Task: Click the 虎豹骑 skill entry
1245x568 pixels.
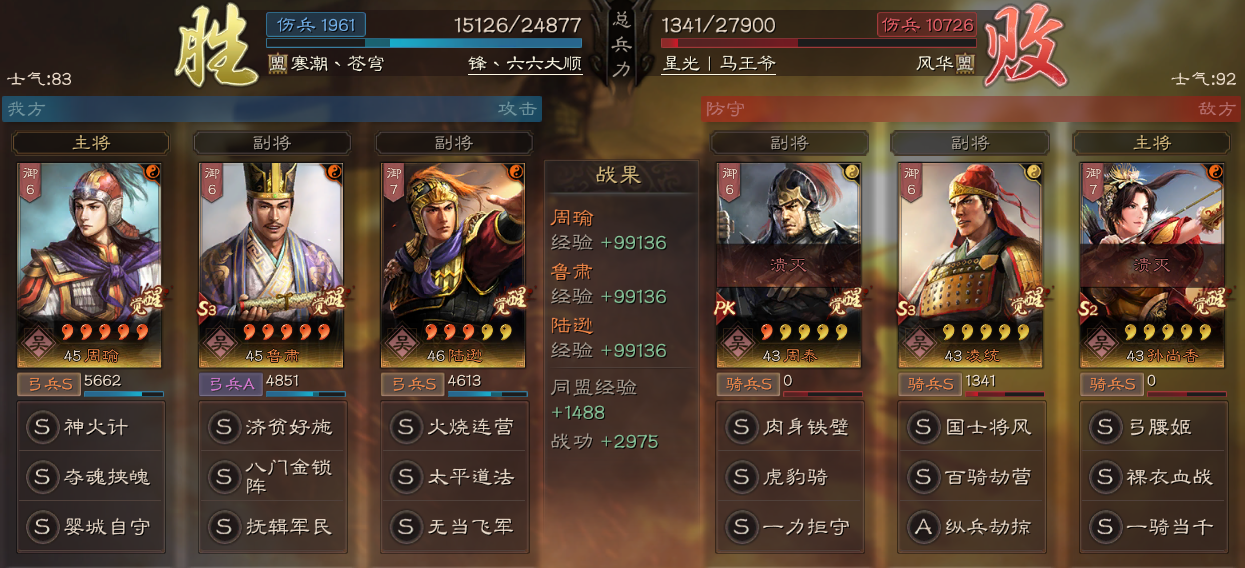Action: (x=789, y=477)
